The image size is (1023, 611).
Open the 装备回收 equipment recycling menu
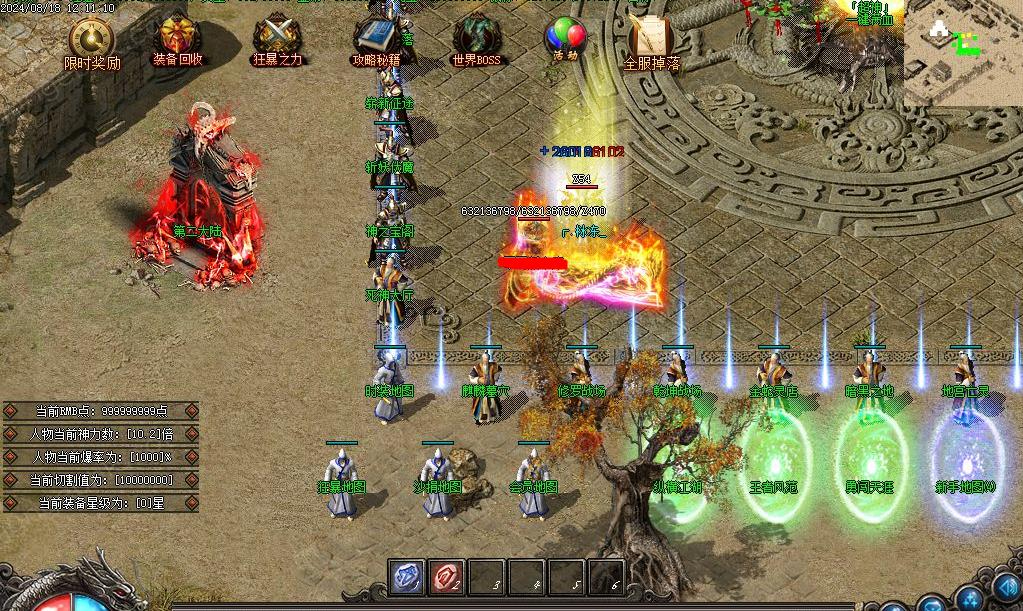tap(177, 39)
